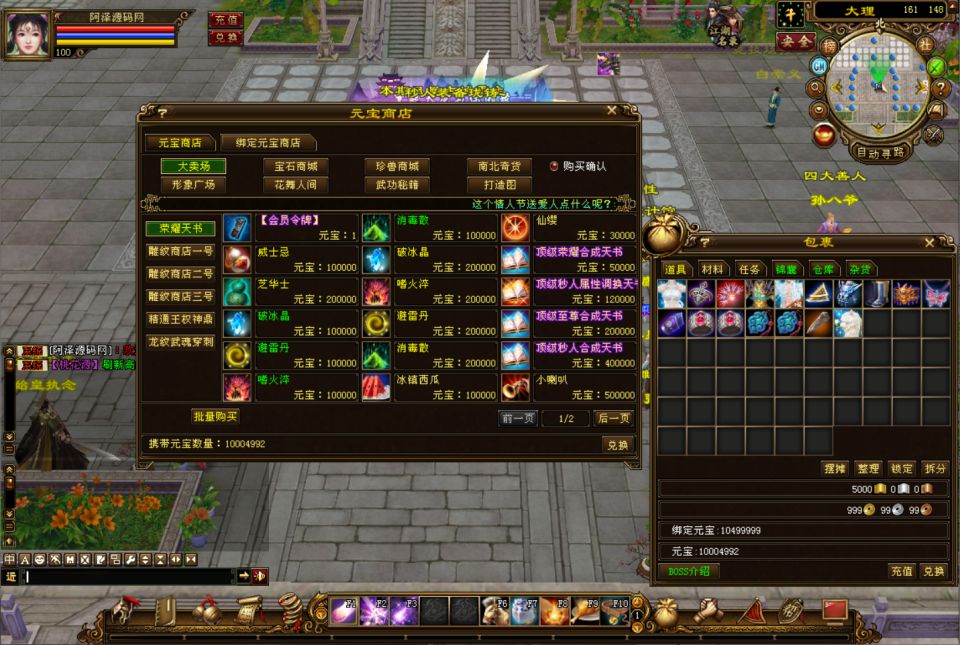Open the 南北奇货 category
The width and height of the screenshot is (960, 645).
[x=498, y=166]
